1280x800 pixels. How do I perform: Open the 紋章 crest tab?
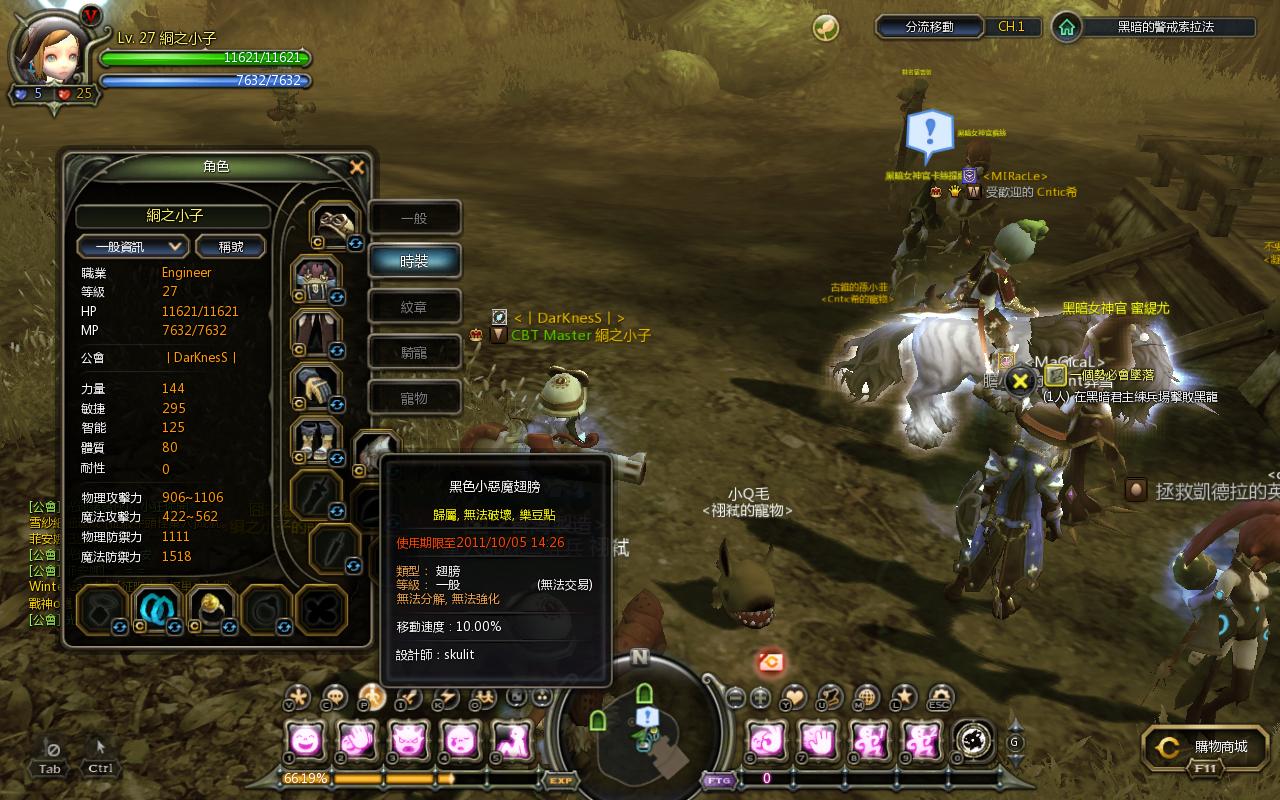click(x=414, y=307)
